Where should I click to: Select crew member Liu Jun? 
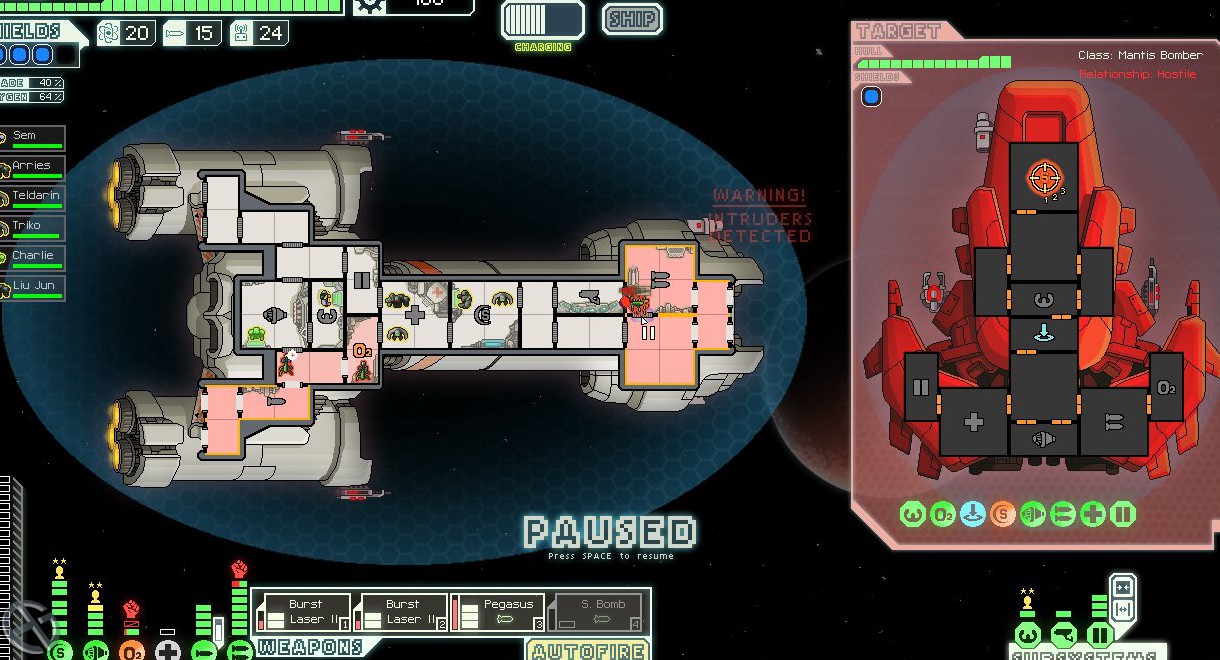pos(34,287)
